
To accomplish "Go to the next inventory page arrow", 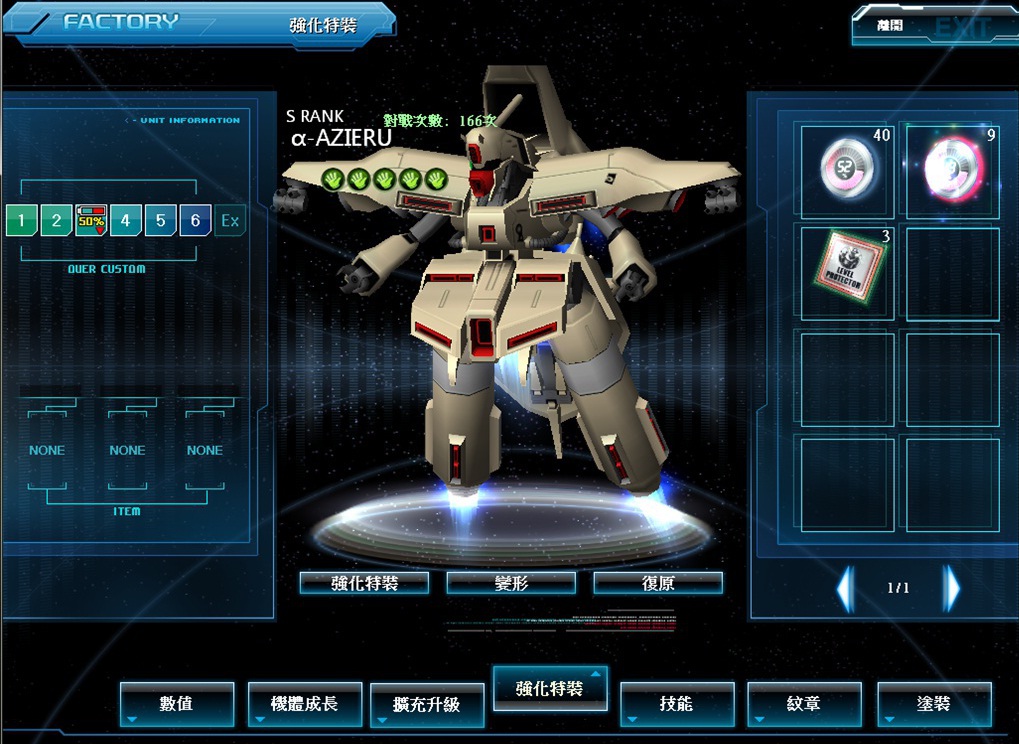I will click(x=952, y=588).
